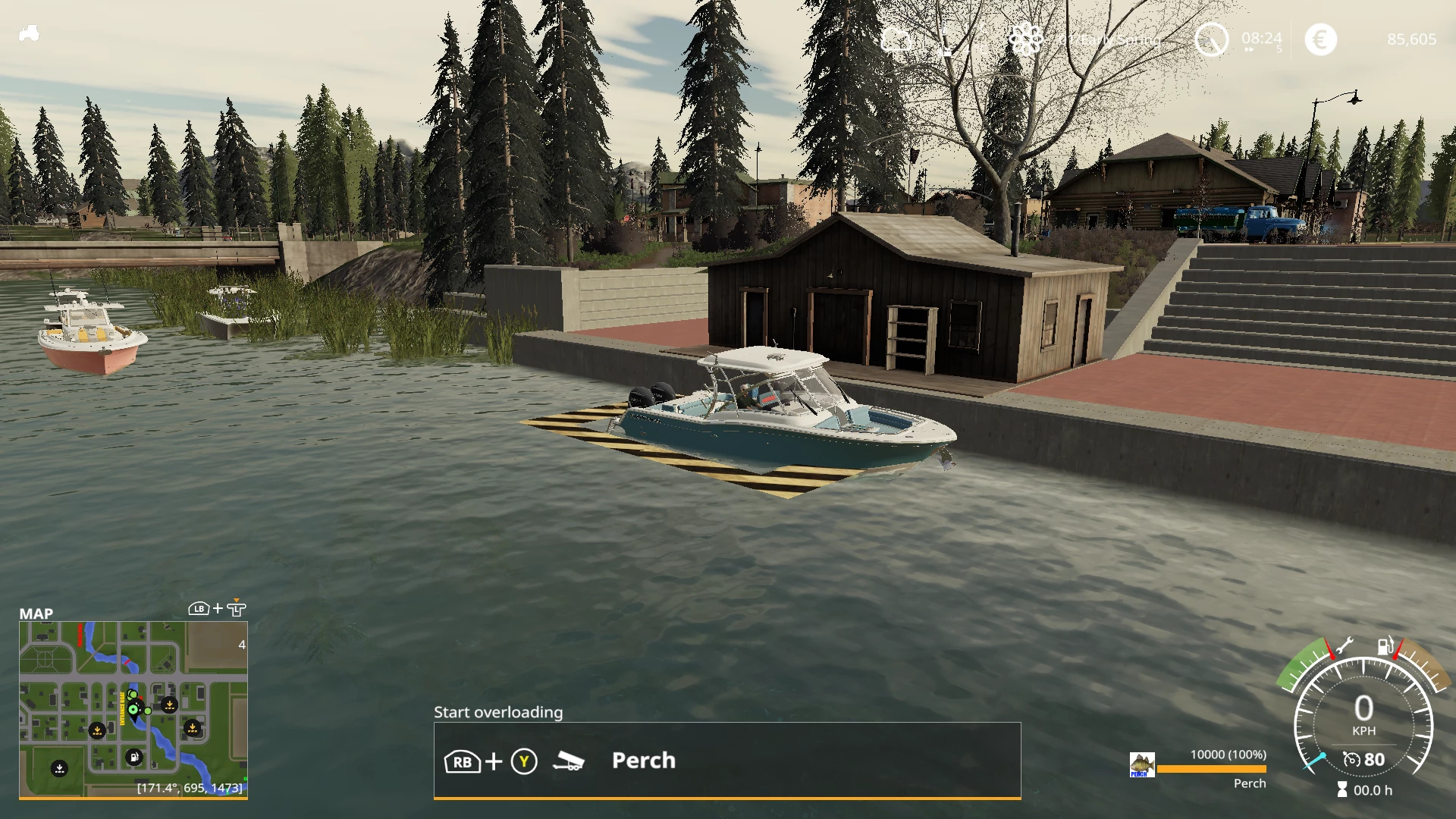Select the Perch fill-type icon
The width and height of the screenshot is (1456, 819).
pos(1142,764)
